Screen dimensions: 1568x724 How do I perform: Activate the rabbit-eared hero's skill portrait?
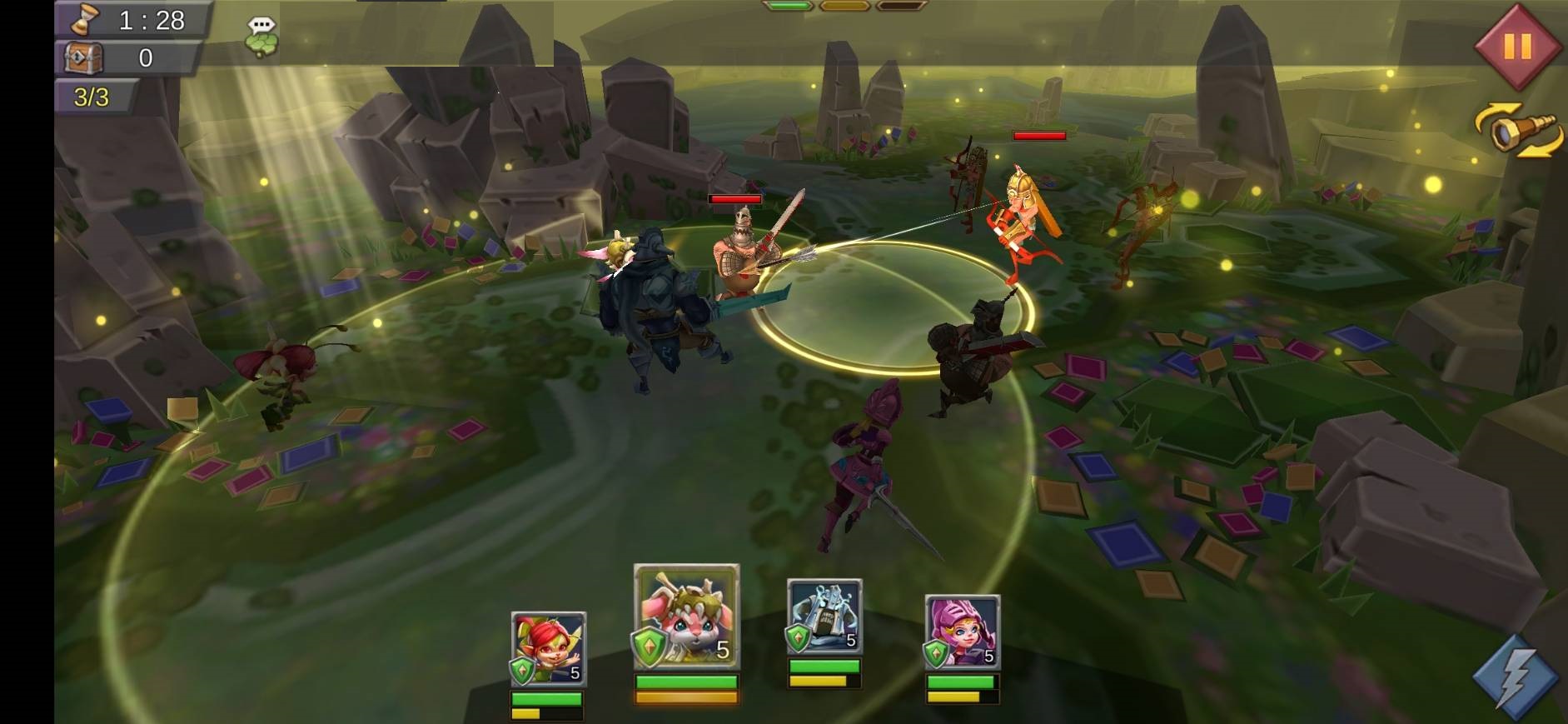686,617
